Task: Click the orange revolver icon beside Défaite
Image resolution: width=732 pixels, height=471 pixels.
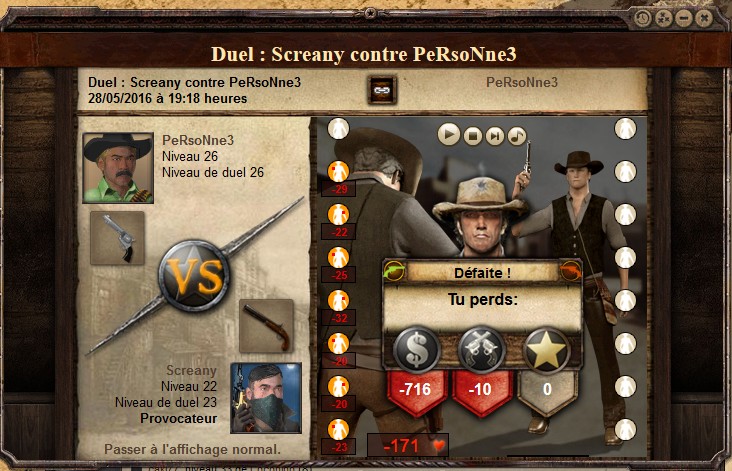Action: 570,271
